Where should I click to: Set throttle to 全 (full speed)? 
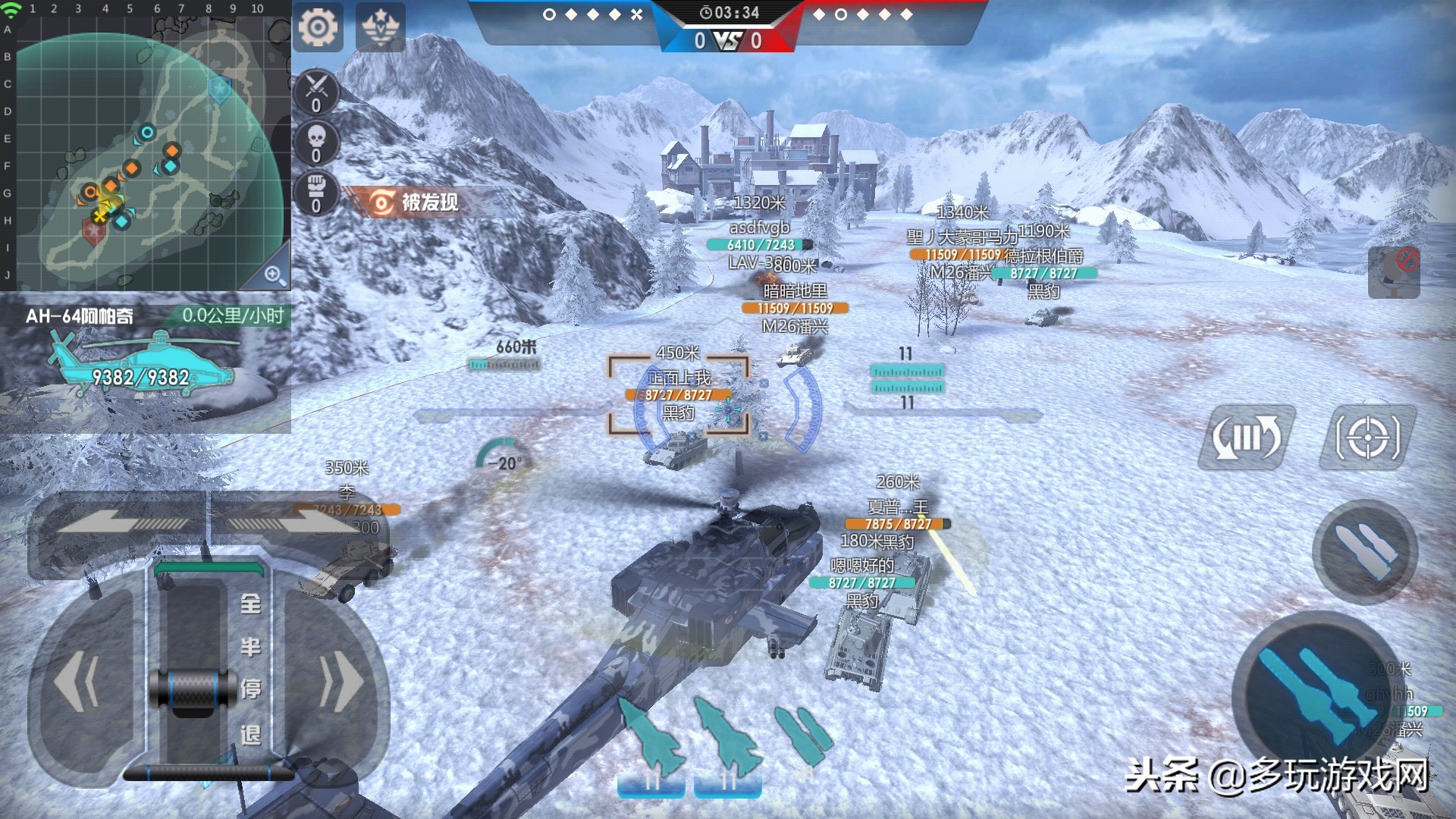(251, 604)
